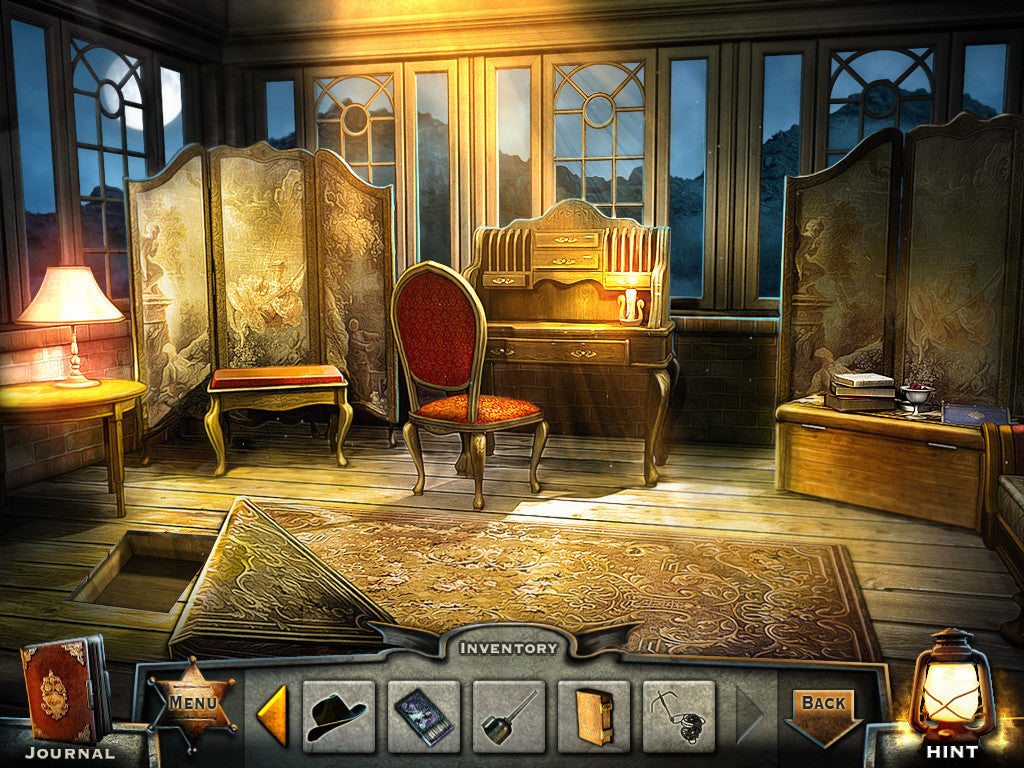1024x768 pixels.
Task: Select the matchbook inventory item
Action: click(423, 716)
